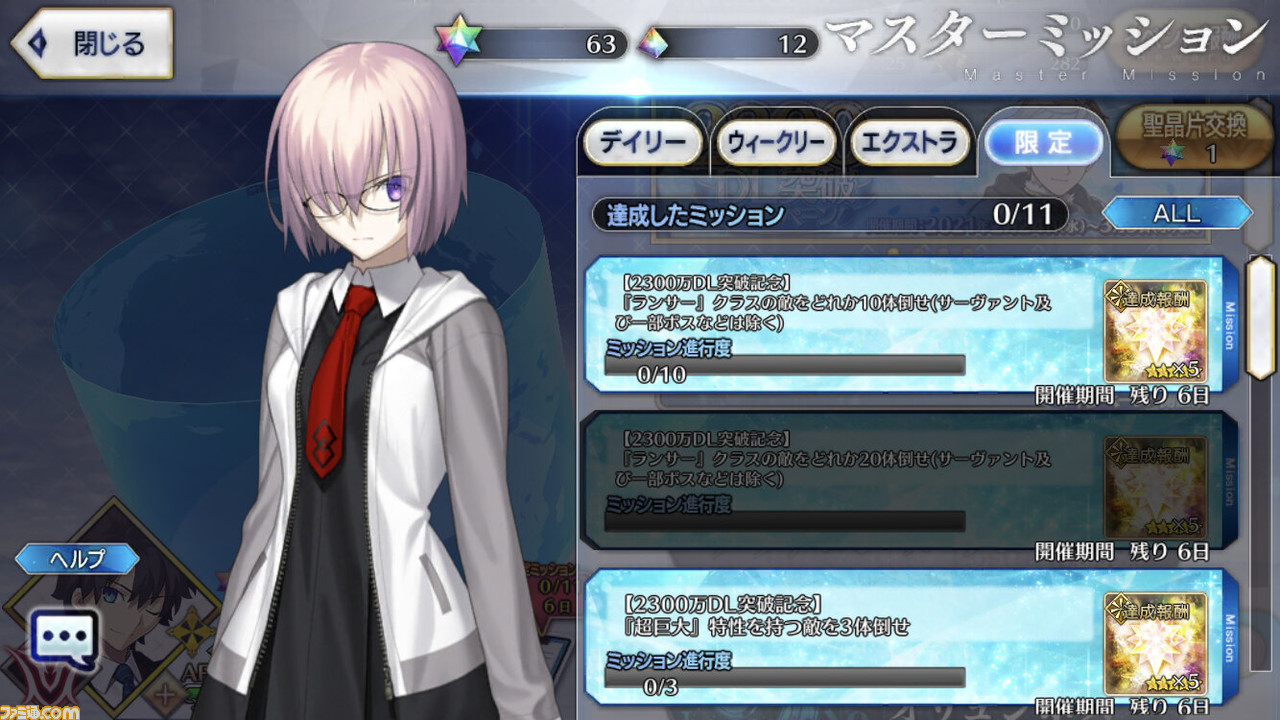Switch to the デイリー tab
1280x720 pixels.
click(x=643, y=143)
